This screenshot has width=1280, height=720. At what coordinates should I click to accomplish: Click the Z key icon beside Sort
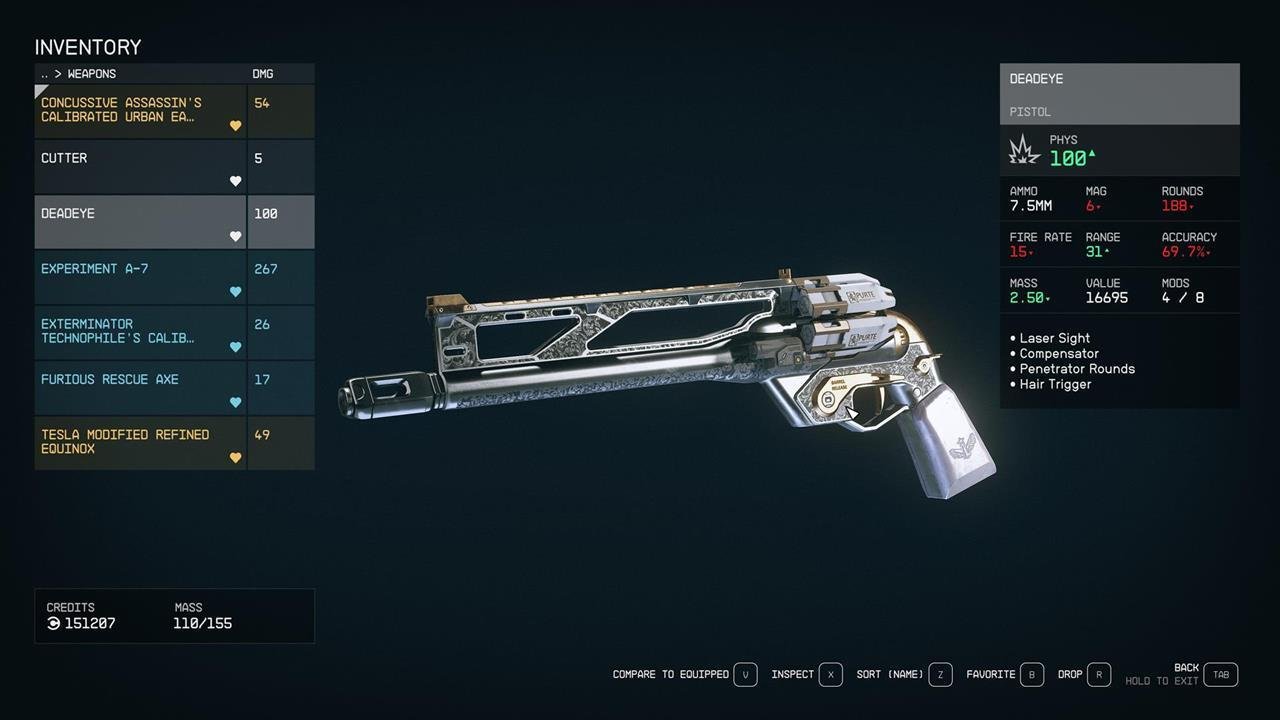point(939,674)
